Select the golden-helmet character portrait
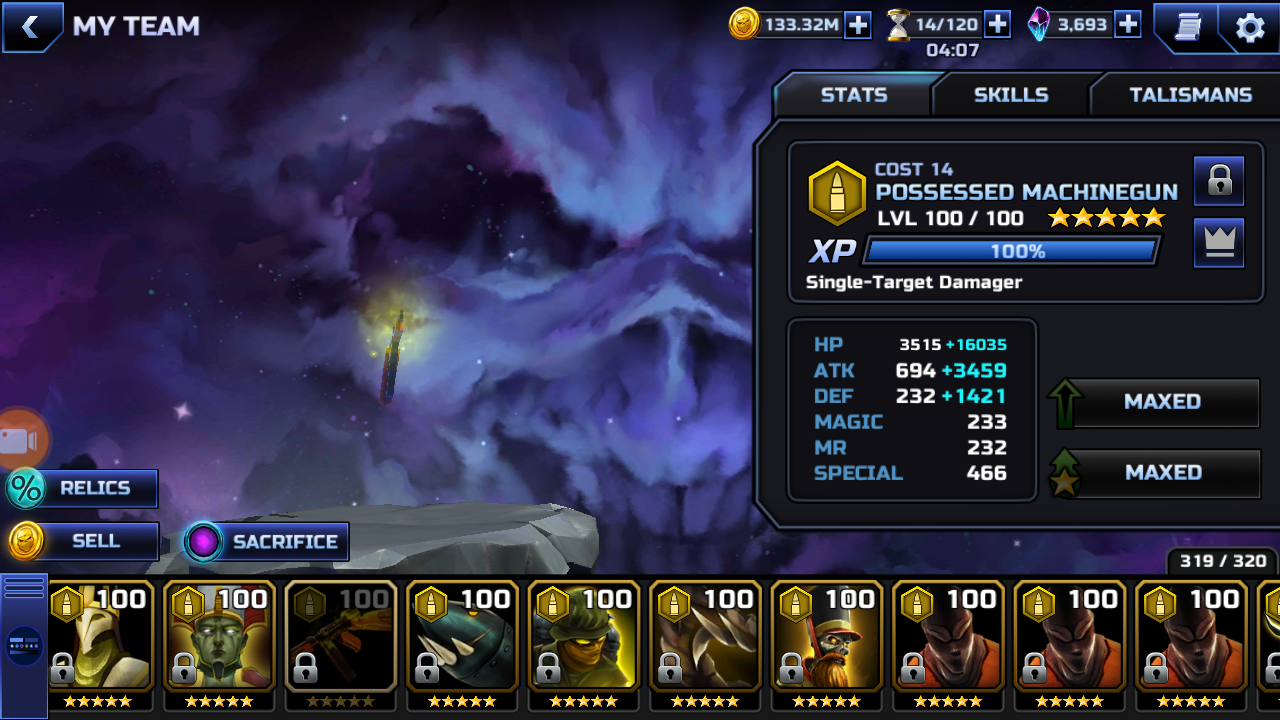The image size is (1280, 720). point(100,638)
